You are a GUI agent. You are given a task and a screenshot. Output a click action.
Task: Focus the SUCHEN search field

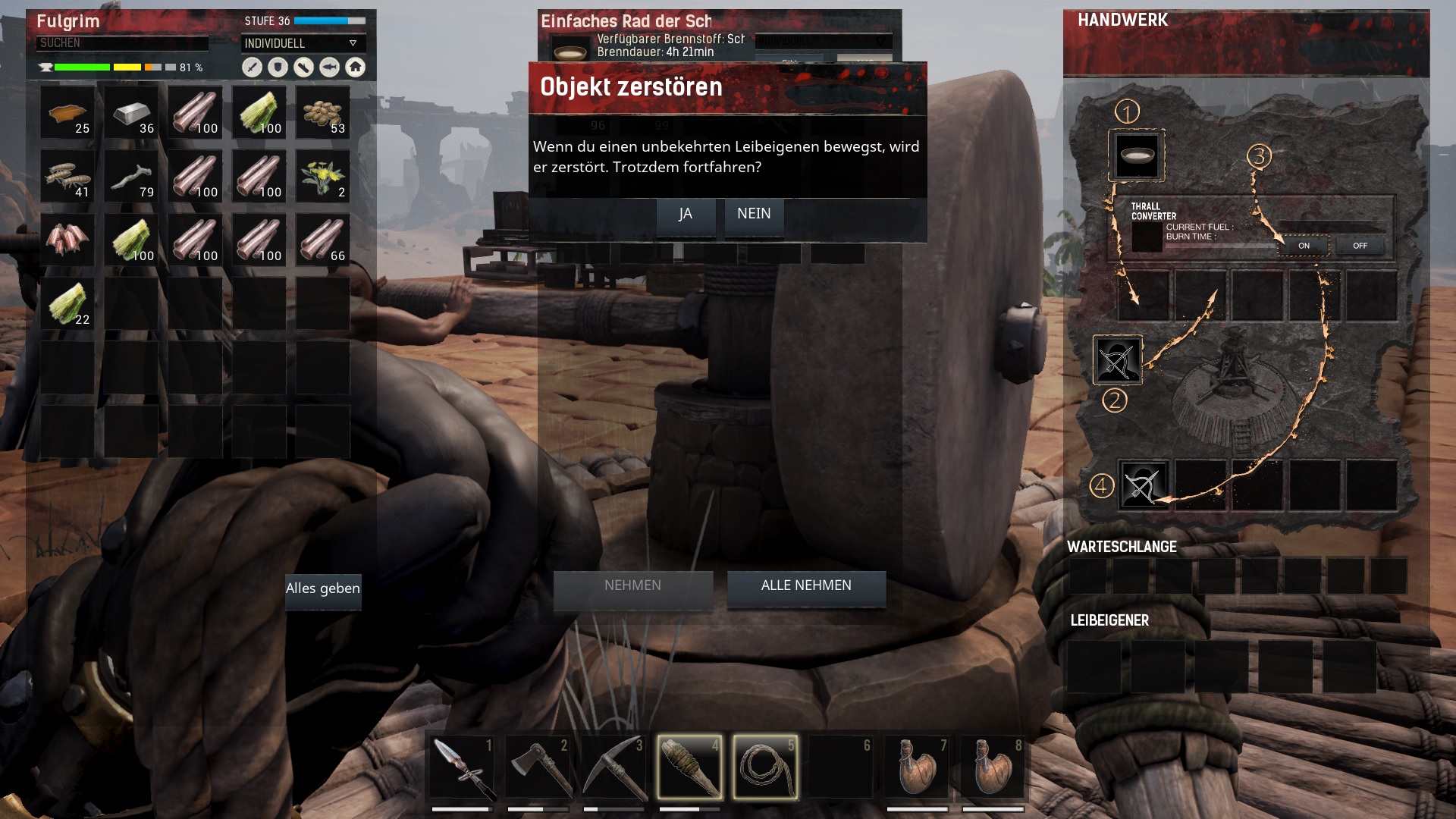pyautogui.click(x=122, y=43)
